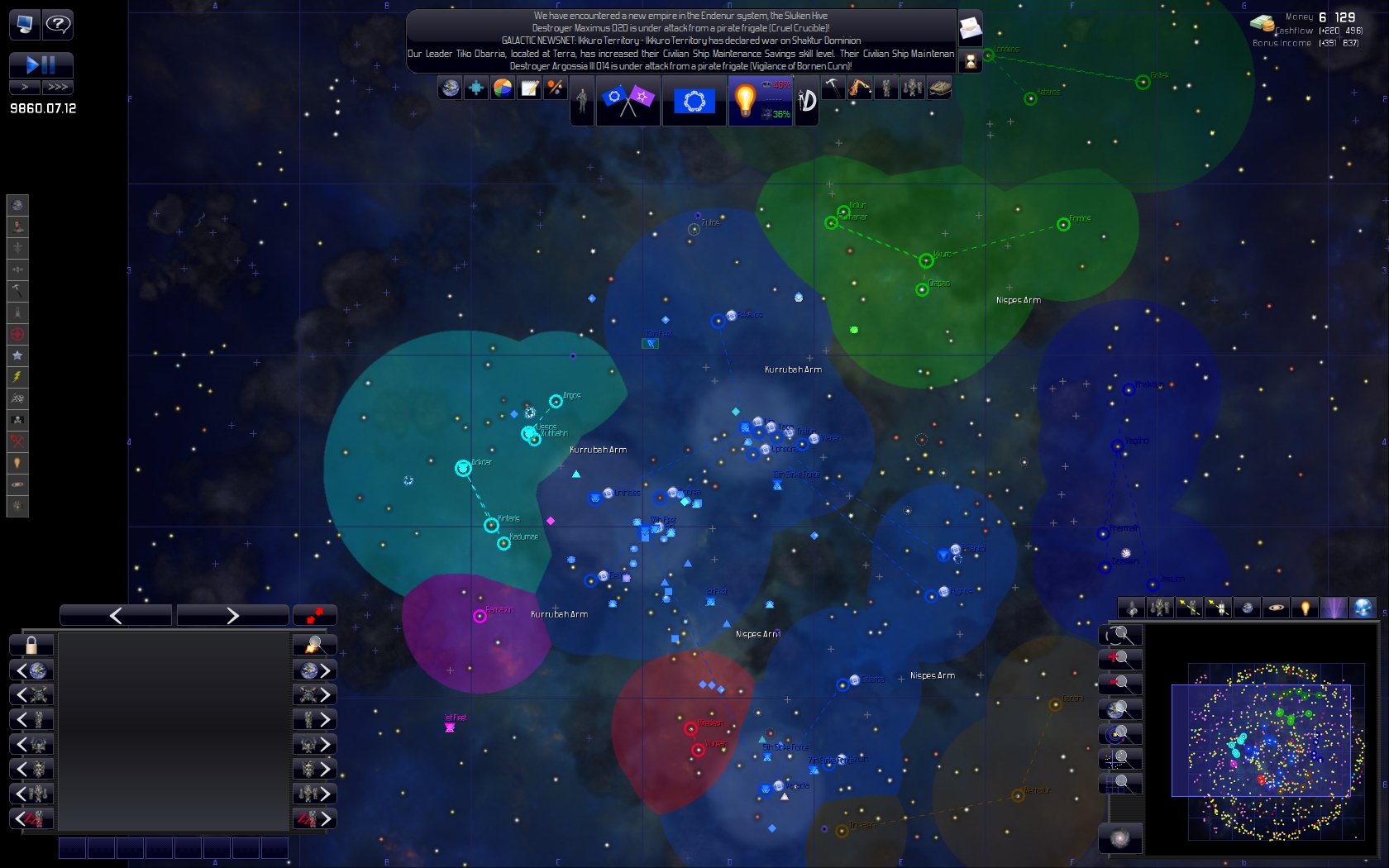
Task: Open the colonies globe screen
Action: [x=451, y=88]
